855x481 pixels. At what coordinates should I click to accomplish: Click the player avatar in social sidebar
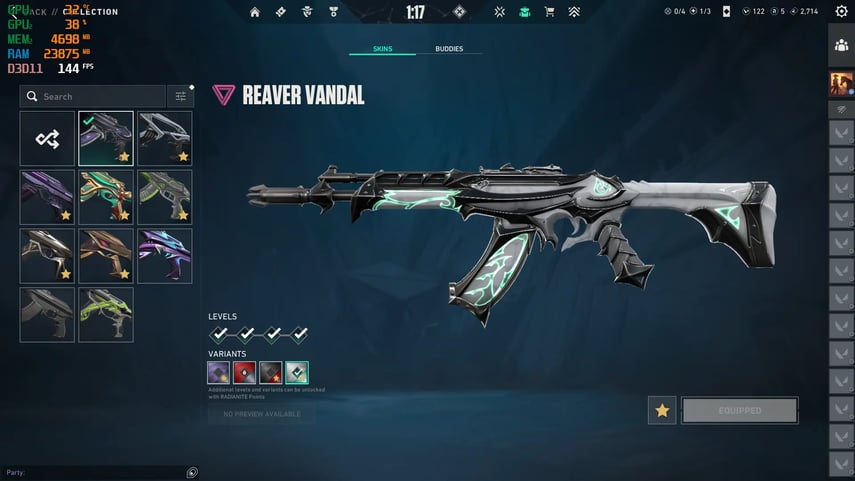pyautogui.click(x=840, y=84)
